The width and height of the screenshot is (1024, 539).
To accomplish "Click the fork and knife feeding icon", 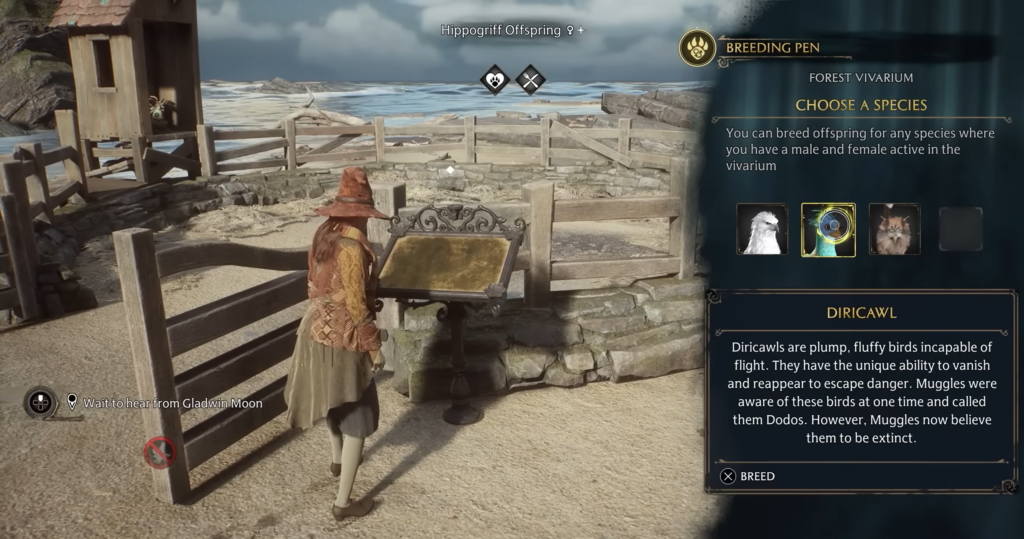I will (x=531, y=79).
